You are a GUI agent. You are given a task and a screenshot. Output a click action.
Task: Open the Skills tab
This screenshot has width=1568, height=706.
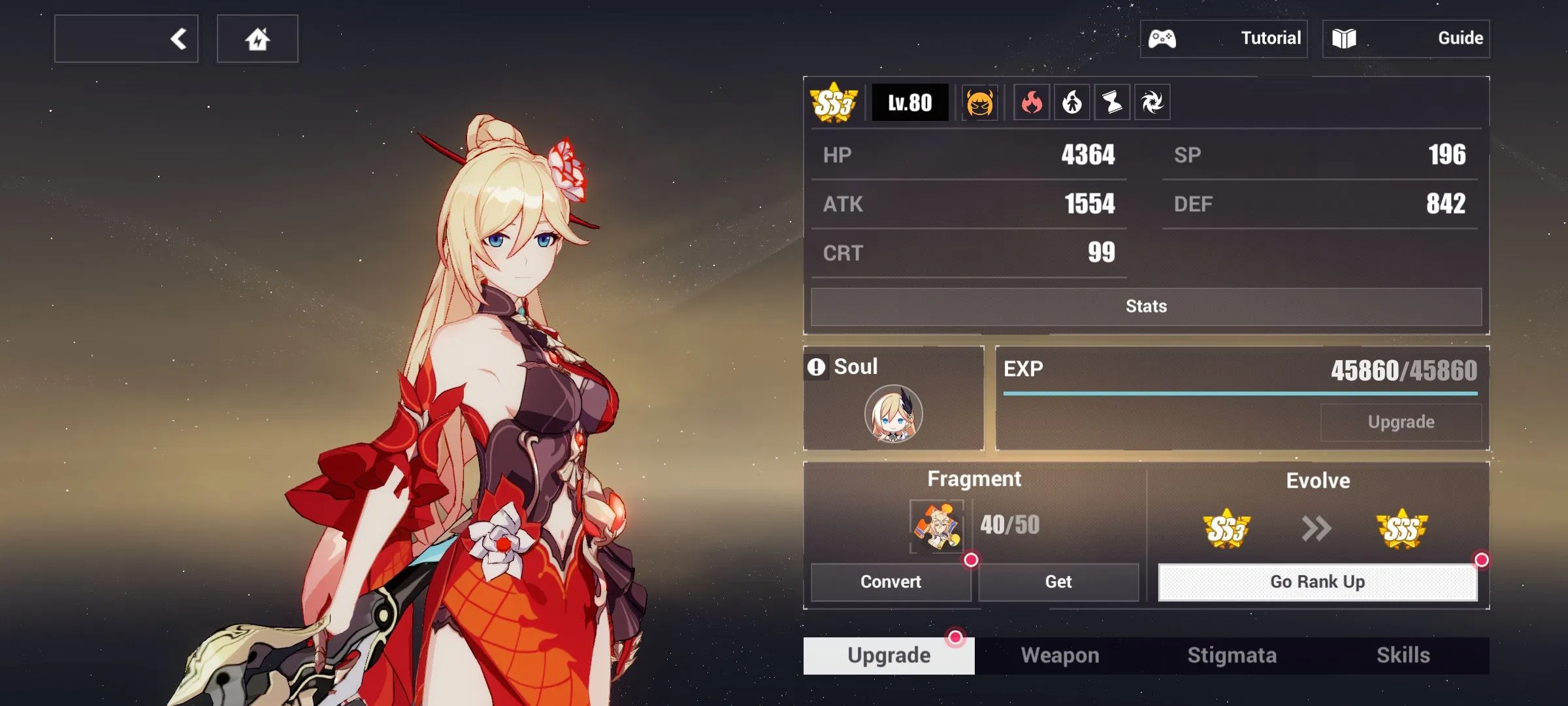tap(1403, 656)
